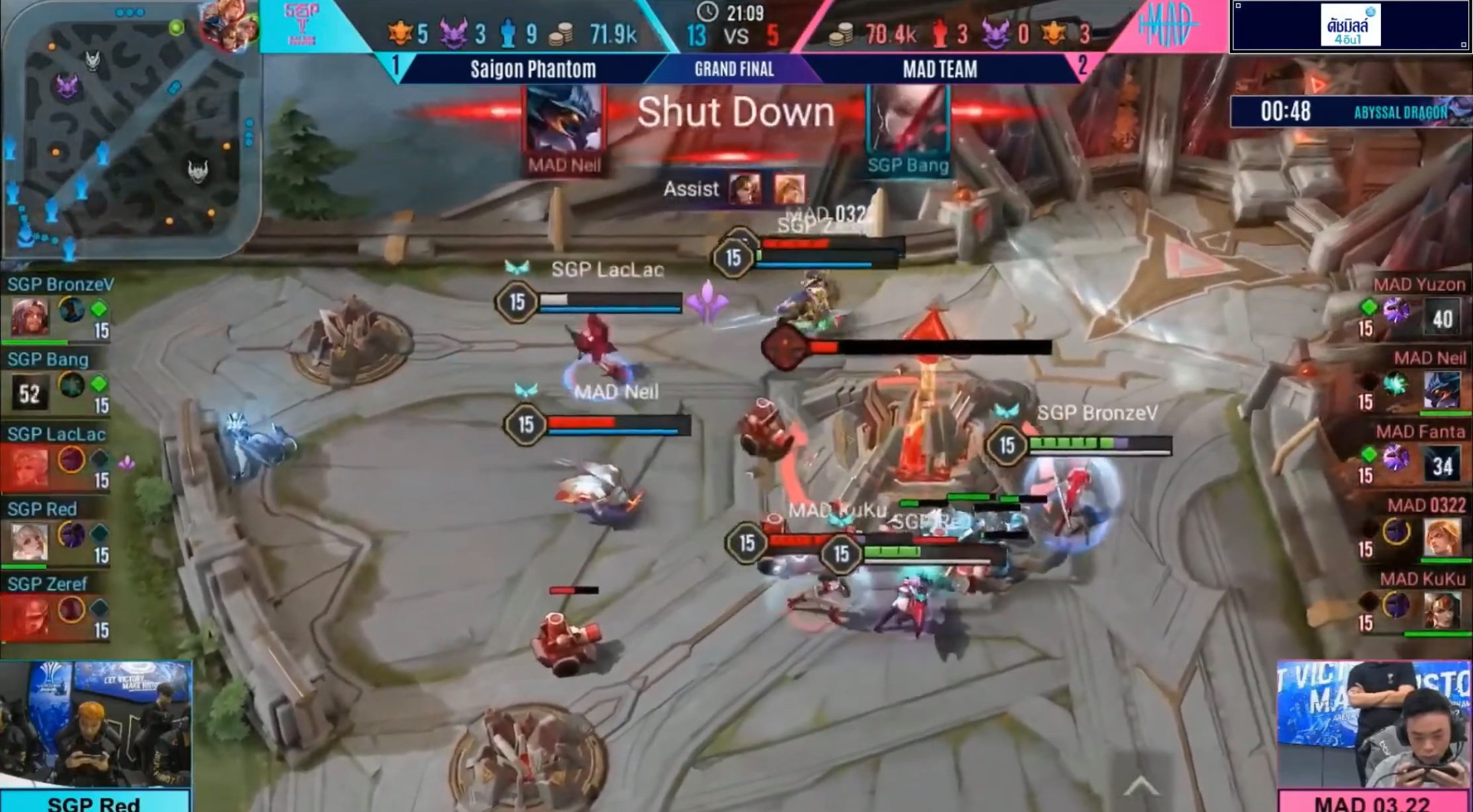Viewport: 1473px width, 812px height.
Task: Click the MAD Team logo
Action: point(1168,25)
